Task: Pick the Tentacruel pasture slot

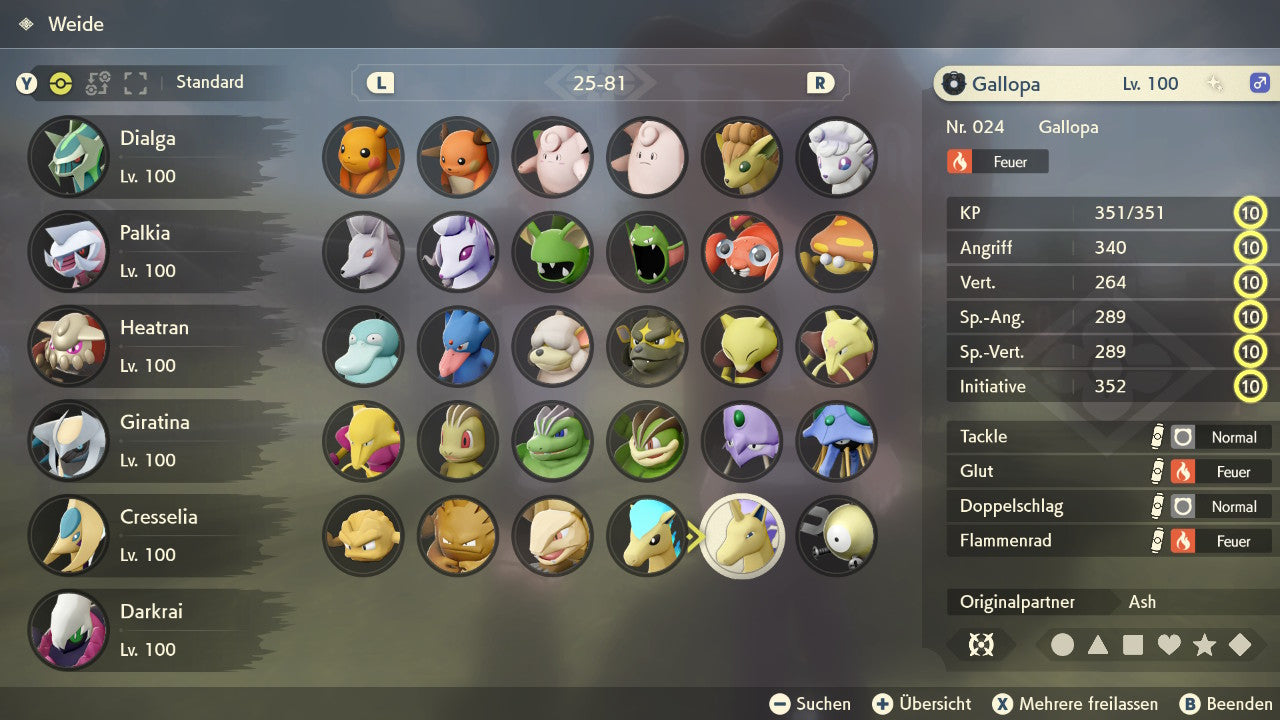Action: pos(836,440)
